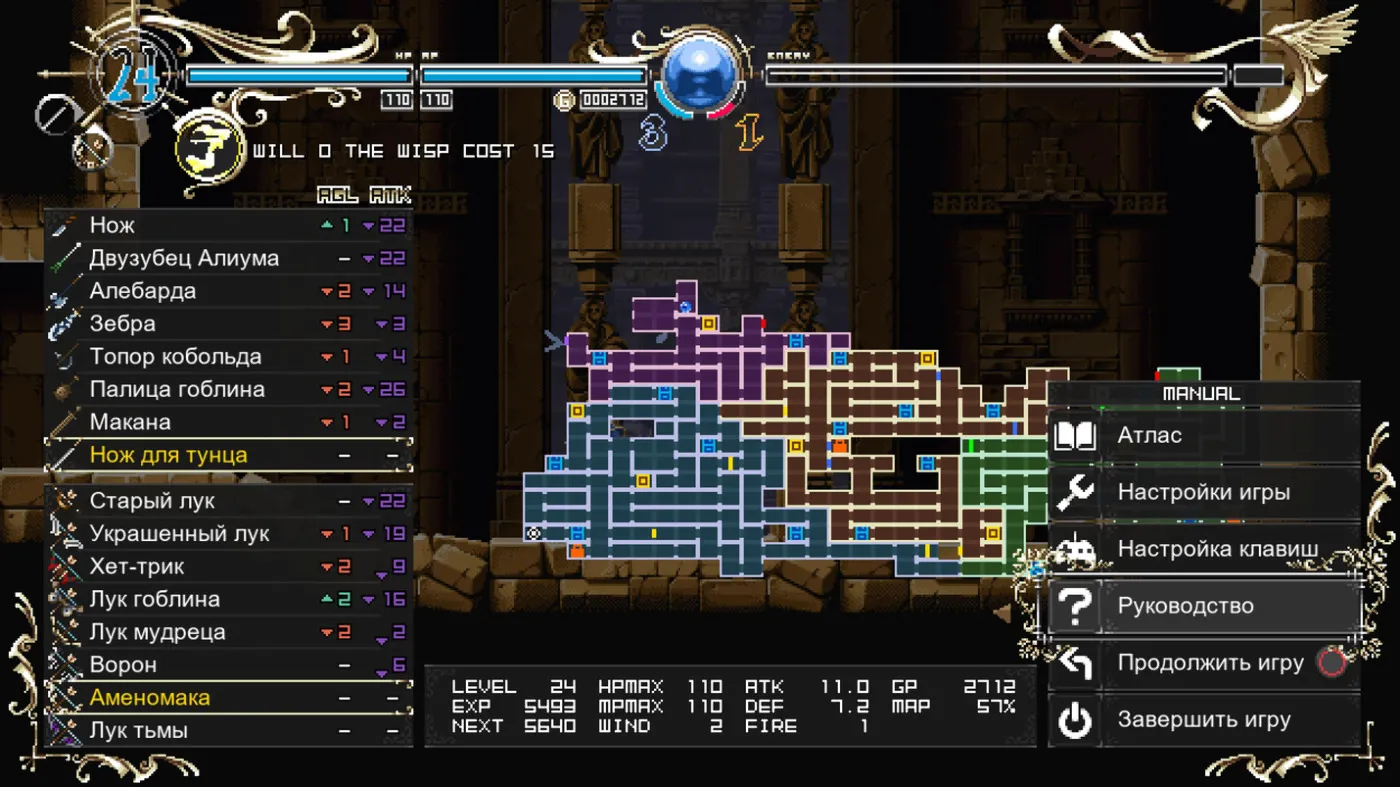Select the Хет-трик bow entry
The height and width of the screenshot is (787, 1400).
click(228, 567)
